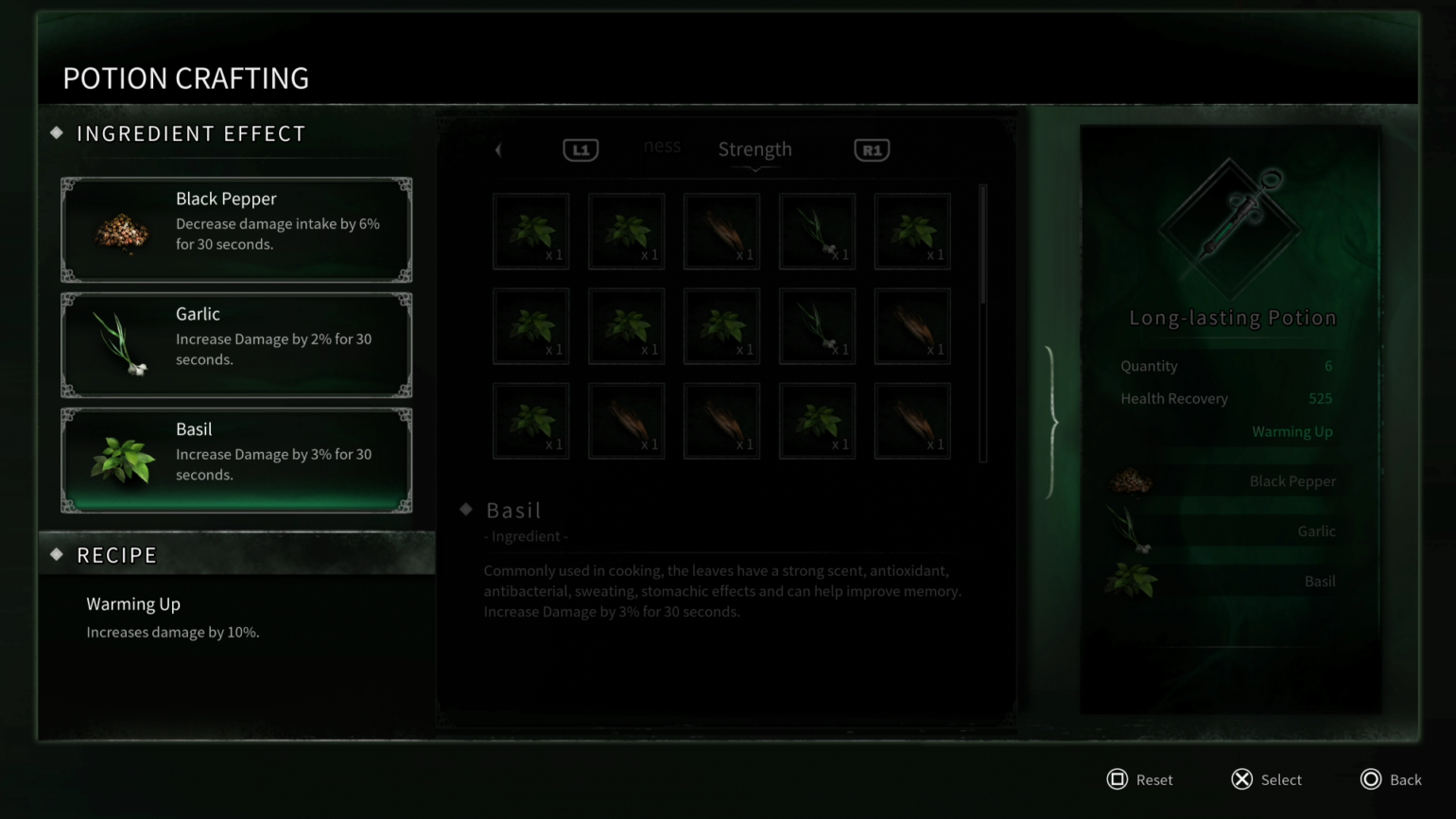Image resolution: width=1456 pixels, height=819 pixels.
Task: Click the Warming Up text in the potion panel
Action: pyautogui.click(x=1291, y=431)
